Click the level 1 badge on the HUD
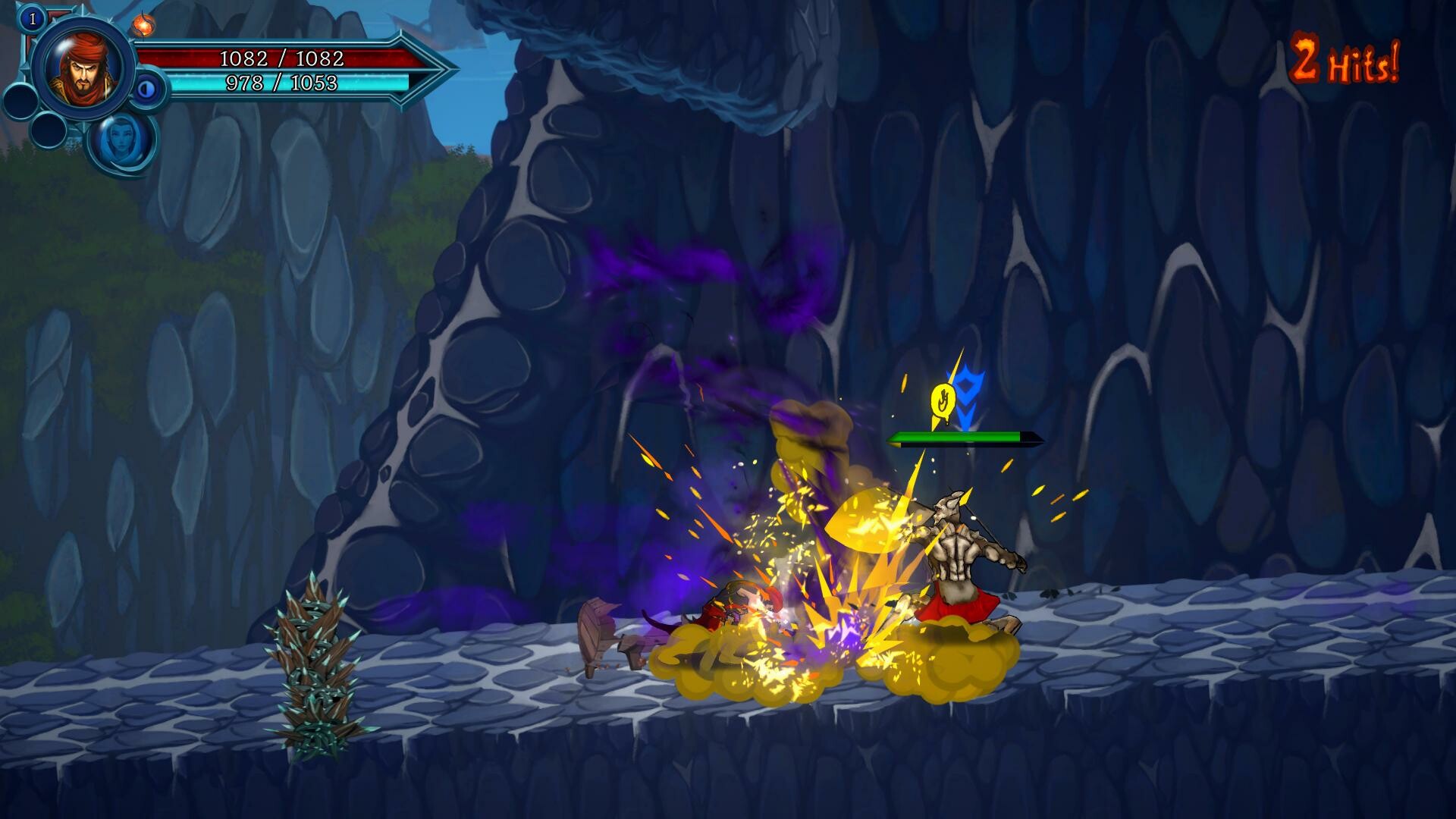Viewport: 1456px width, 819px height. (33, 18)
